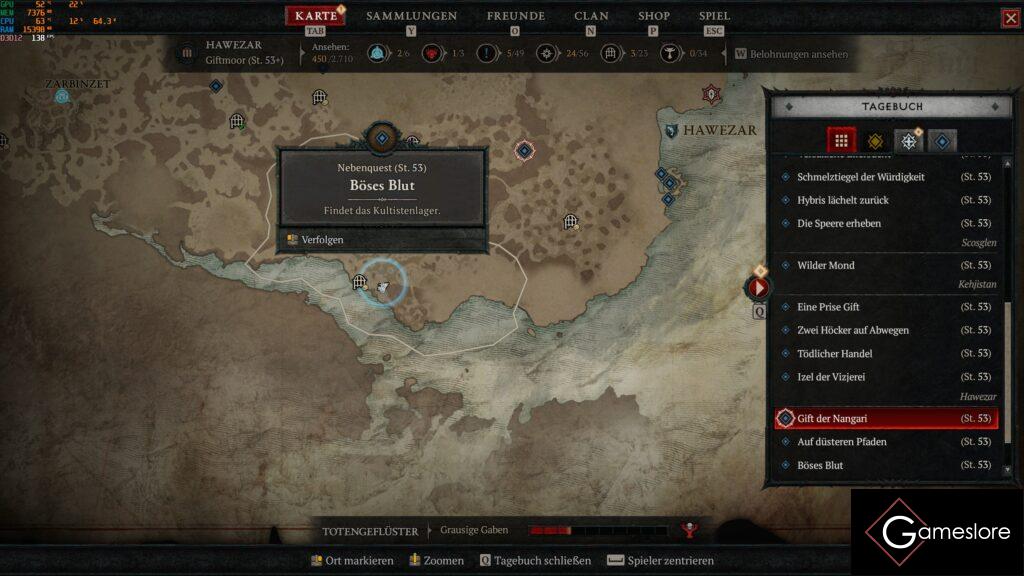Switch to the gold diamond journal tab
Viewport: 1024px width, 576px height.
(875, 141)
